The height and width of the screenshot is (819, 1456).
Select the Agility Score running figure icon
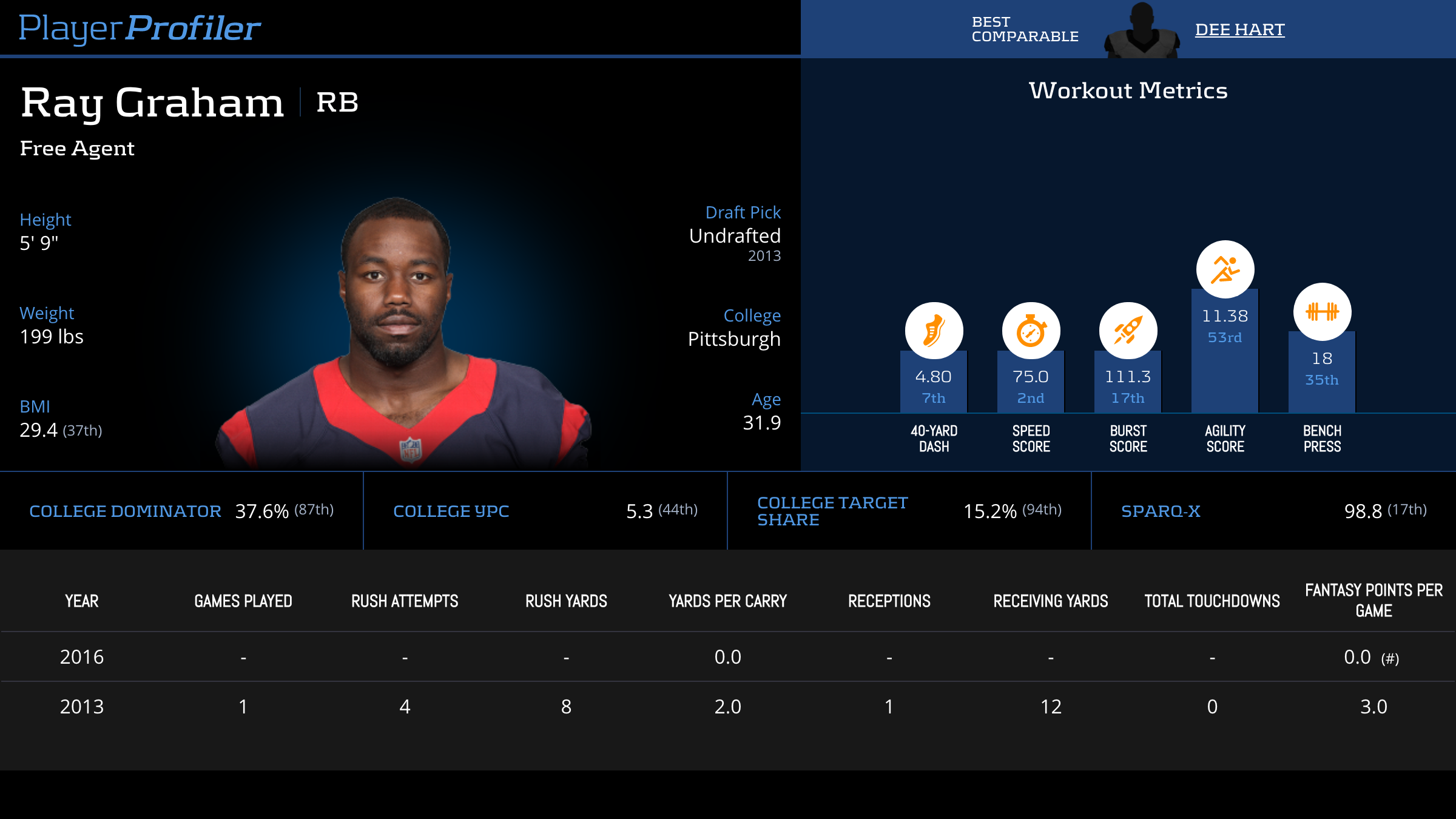(x=1225, y=270)
